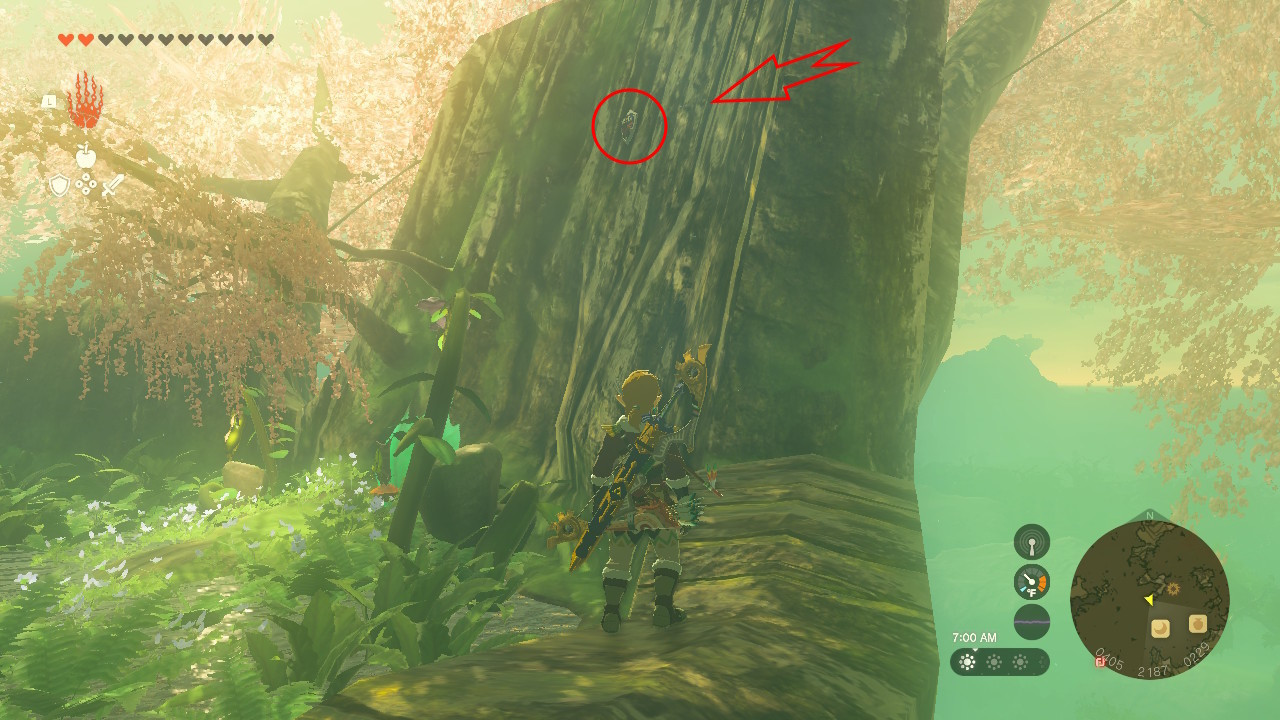The height and width of the screenshot is (720, 1280).
Task: Click the apple food indicator icon
Action: tap(86, 156)
